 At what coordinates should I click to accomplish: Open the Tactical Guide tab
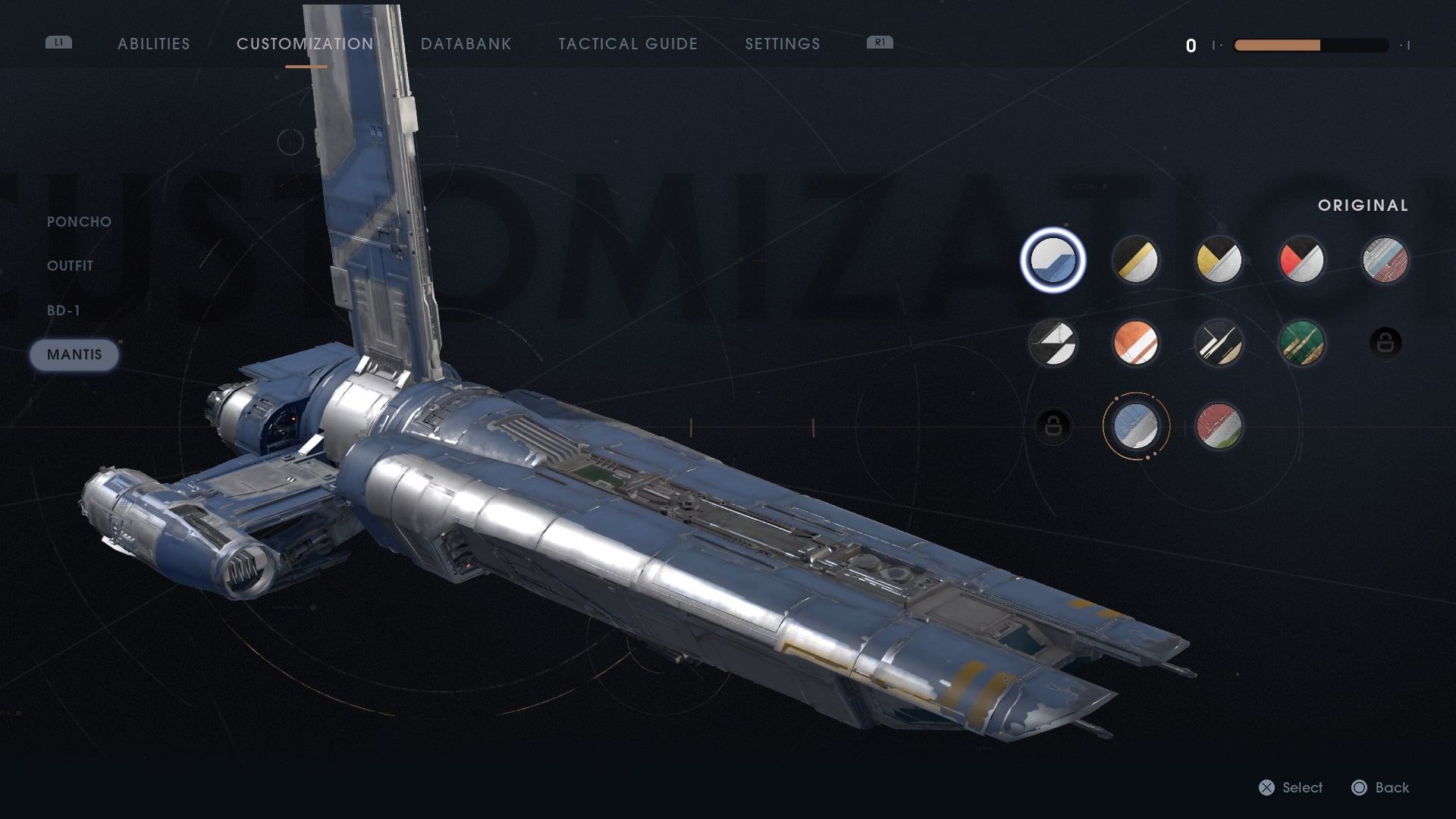click(x=628, y=44)
